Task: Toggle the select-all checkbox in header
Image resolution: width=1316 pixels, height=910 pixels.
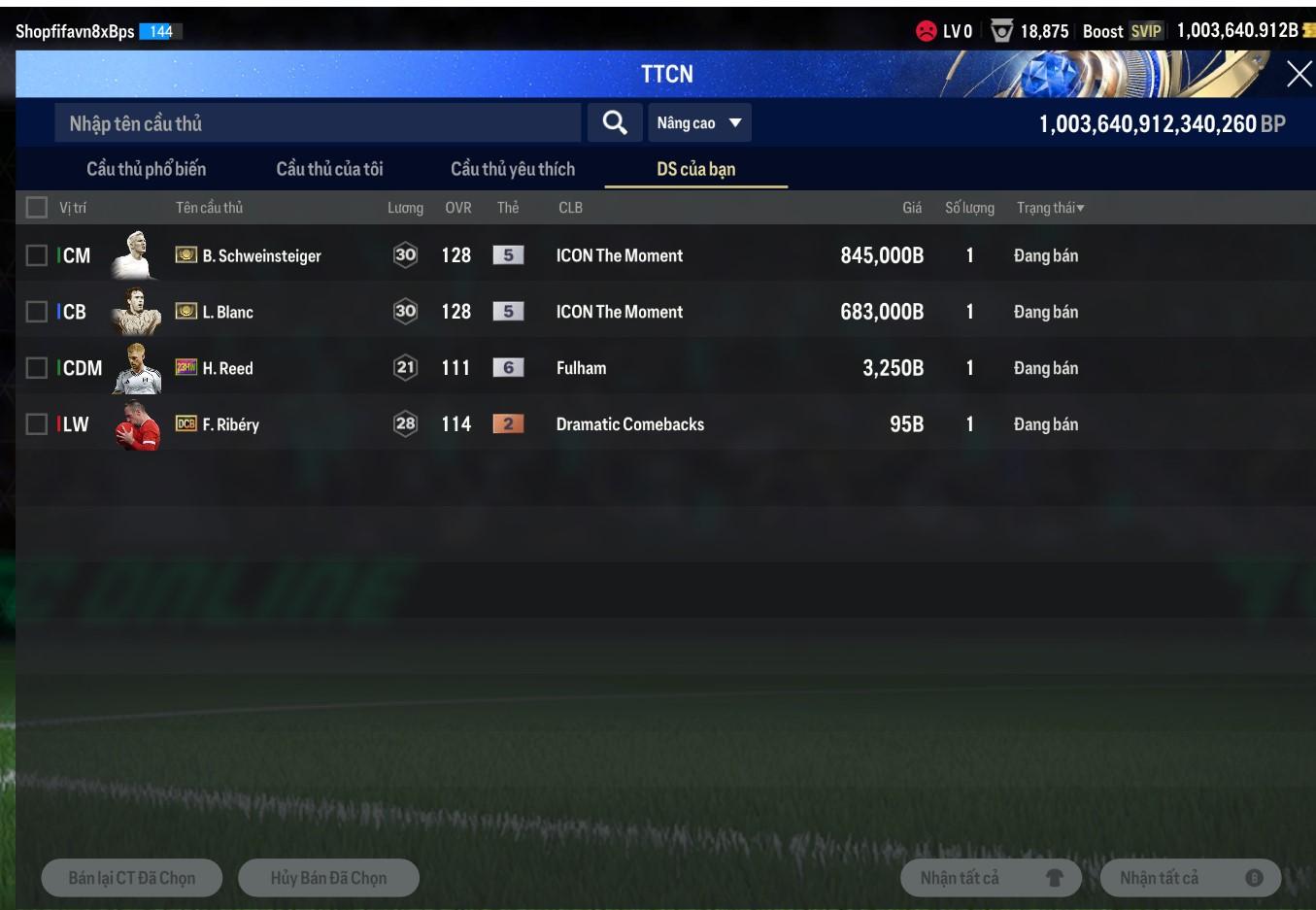Action: pyautogui.click(x=37, y=208)
